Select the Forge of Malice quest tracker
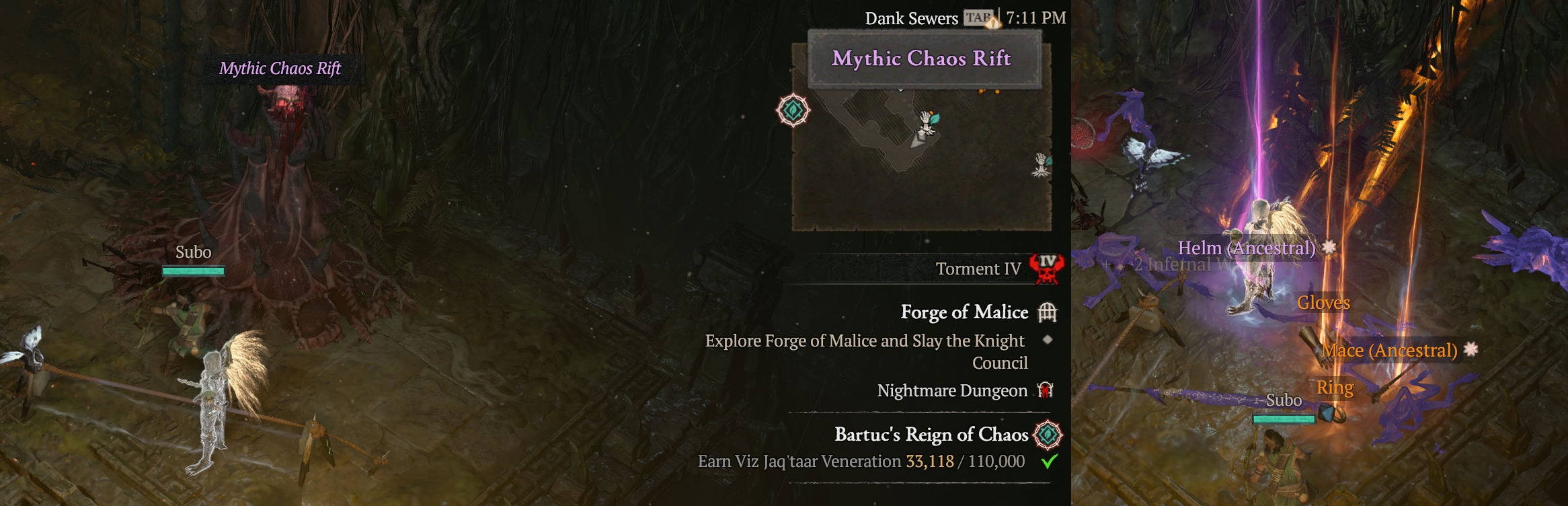Image resolution: width=1568 pixels, height=506 pixels. coord(964,312)
